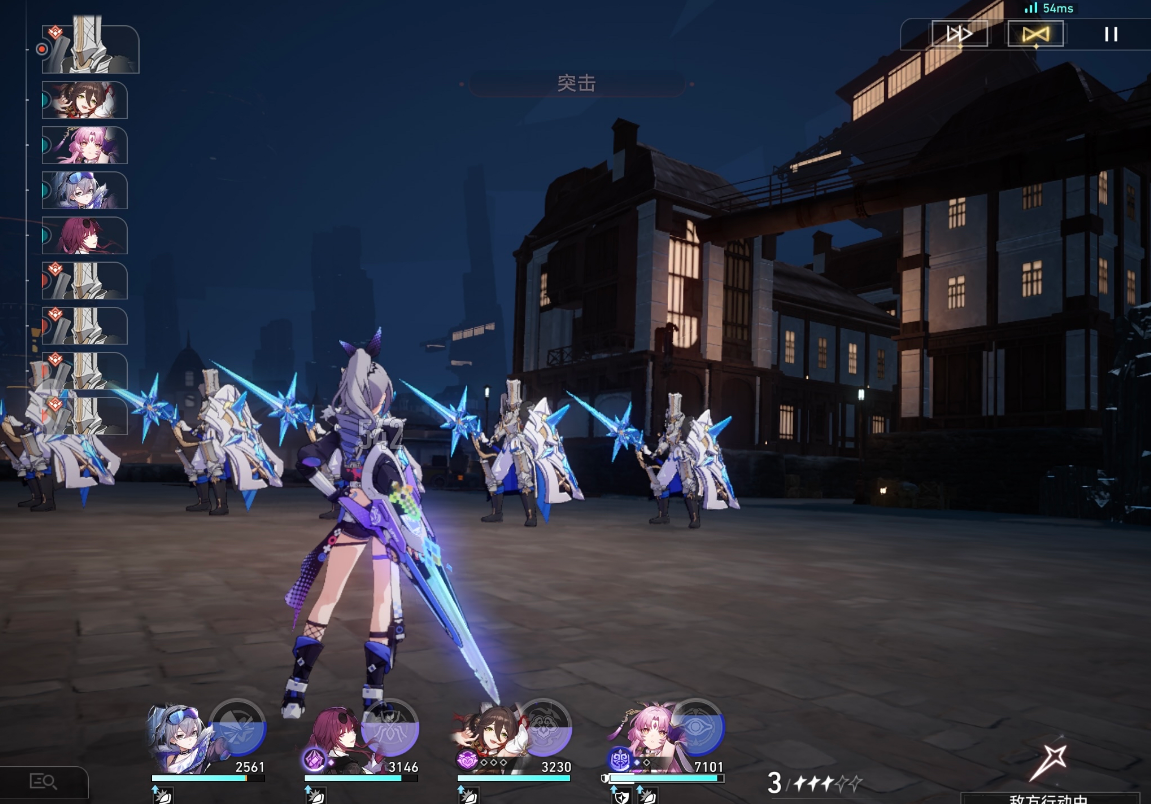Click pink-haired Fu Xuan in the turn order
Image resolution: width=1151 pixels, height=804 pixels.
[85, 145]
